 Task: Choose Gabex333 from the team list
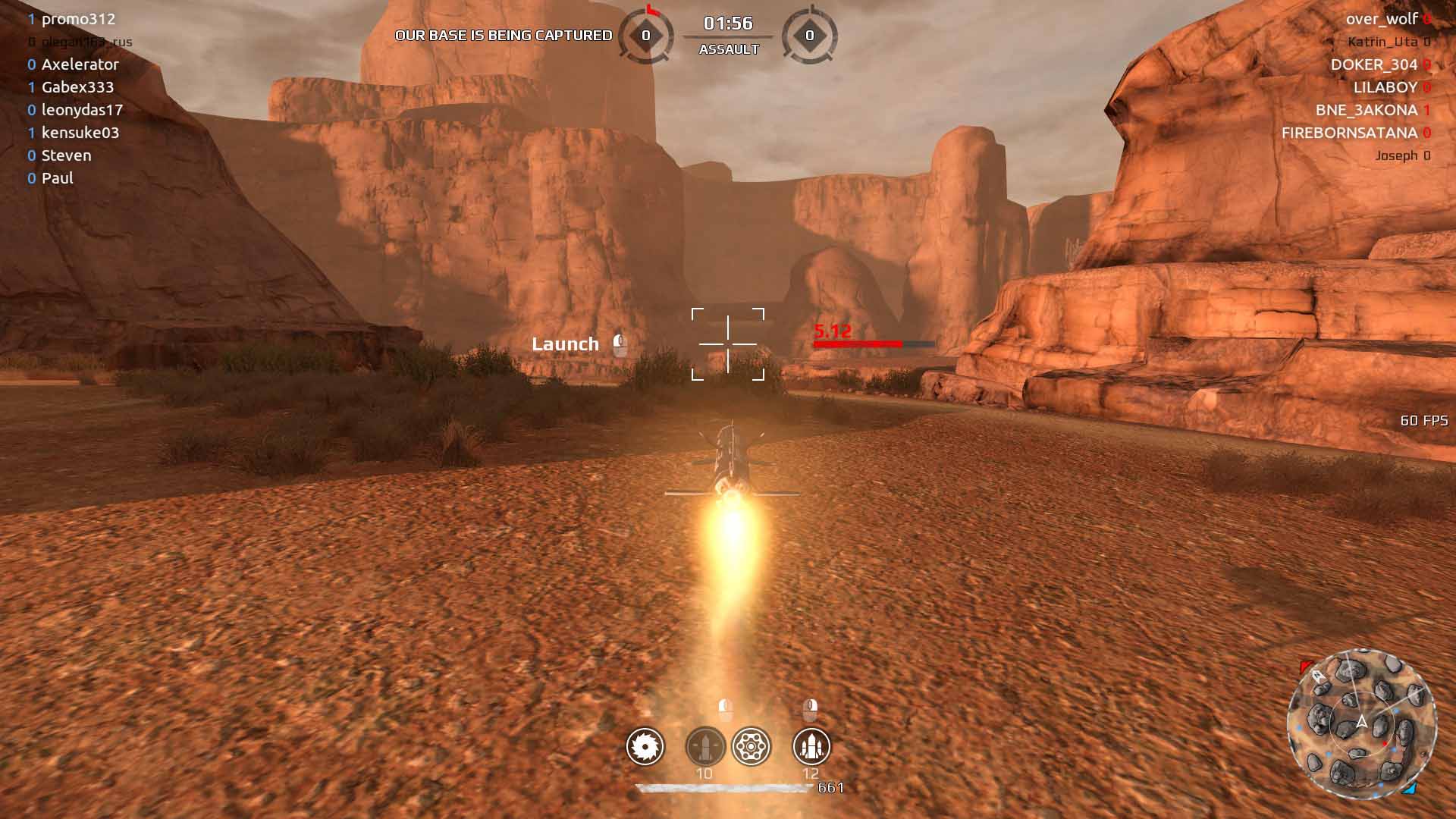coord(77,87)
